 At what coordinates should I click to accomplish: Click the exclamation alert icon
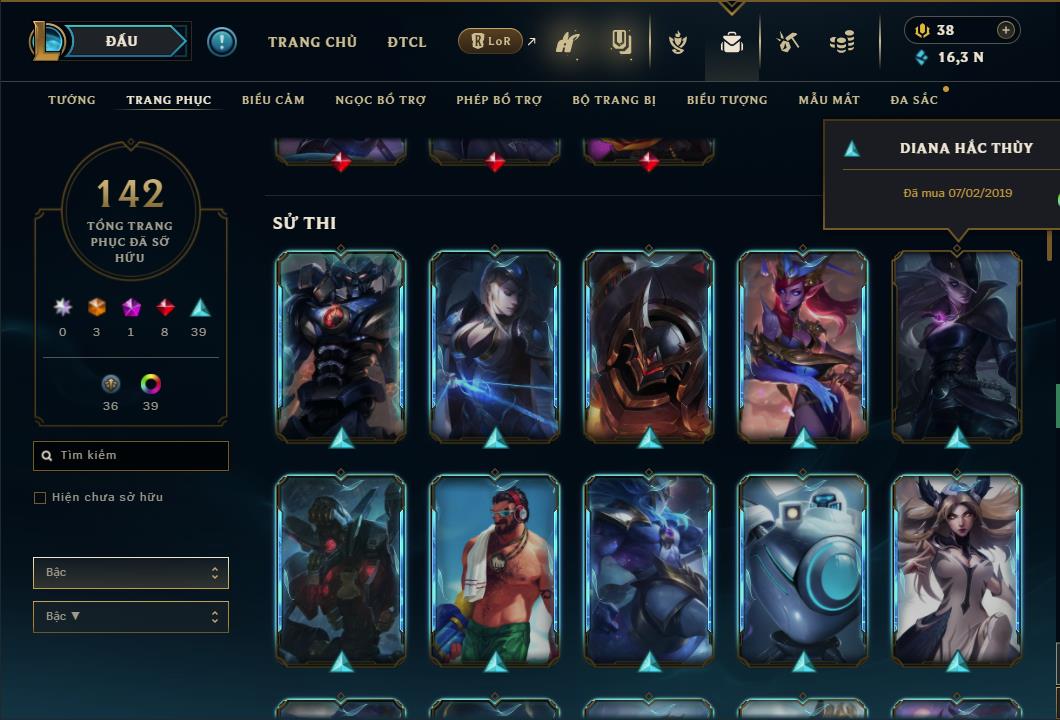coord(222,42)
